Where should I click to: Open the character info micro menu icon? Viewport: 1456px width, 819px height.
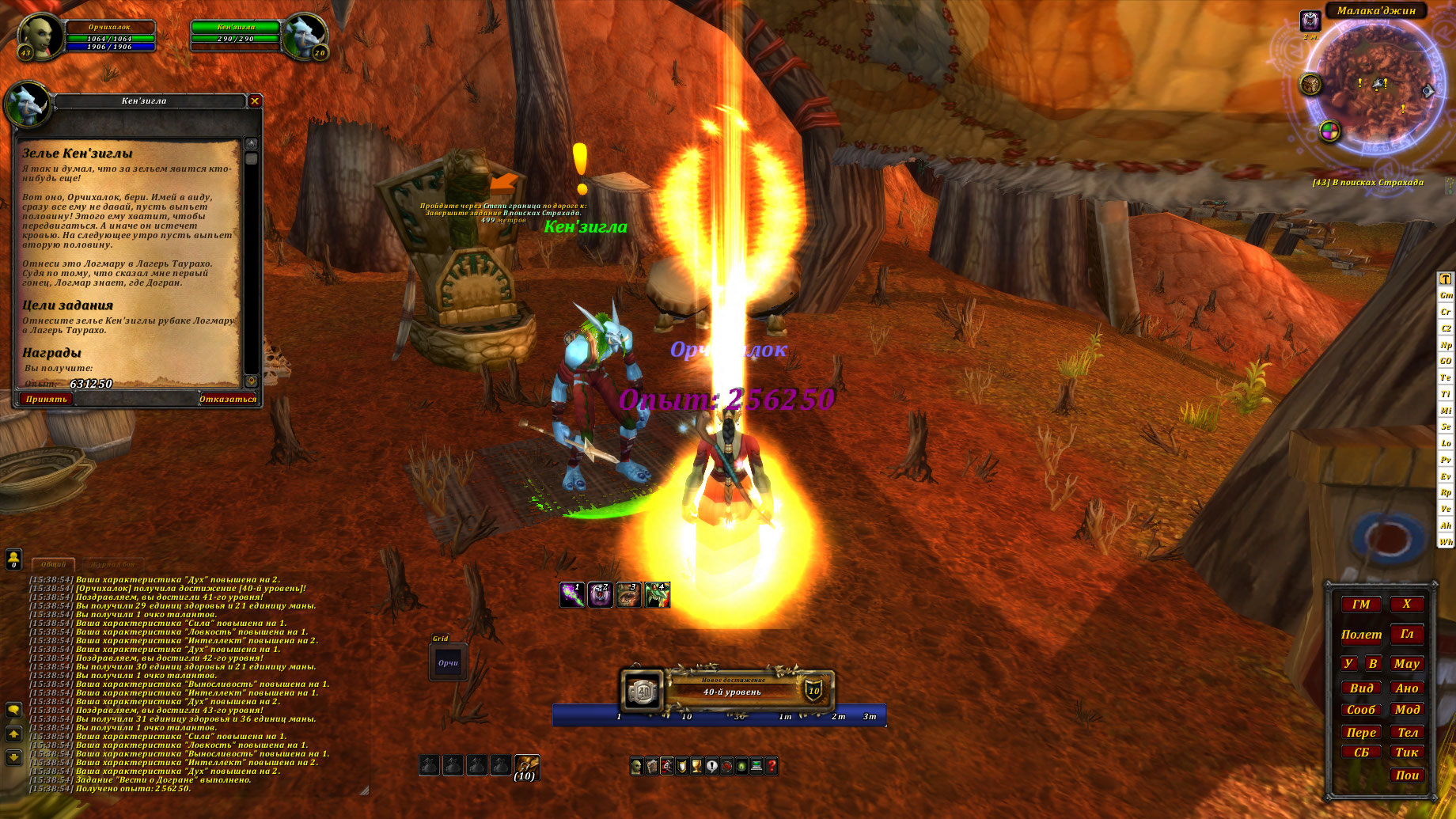[x=637, y=766]
